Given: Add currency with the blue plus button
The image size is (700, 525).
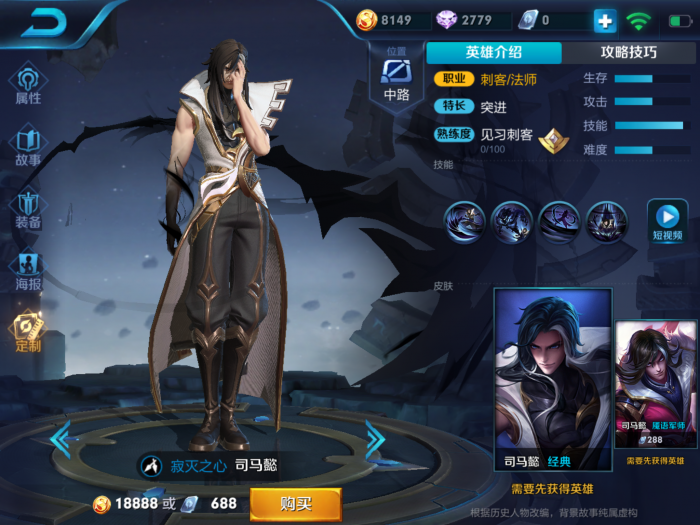Looking at the screenshot, I should (x=605, y=20).
